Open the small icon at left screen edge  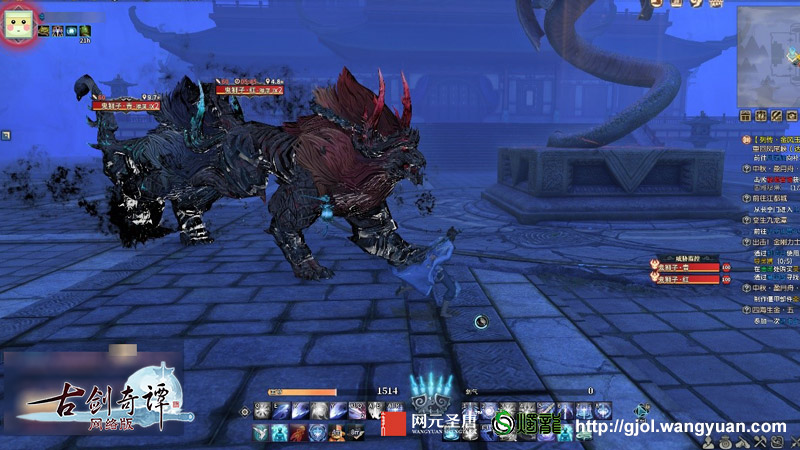5,134
